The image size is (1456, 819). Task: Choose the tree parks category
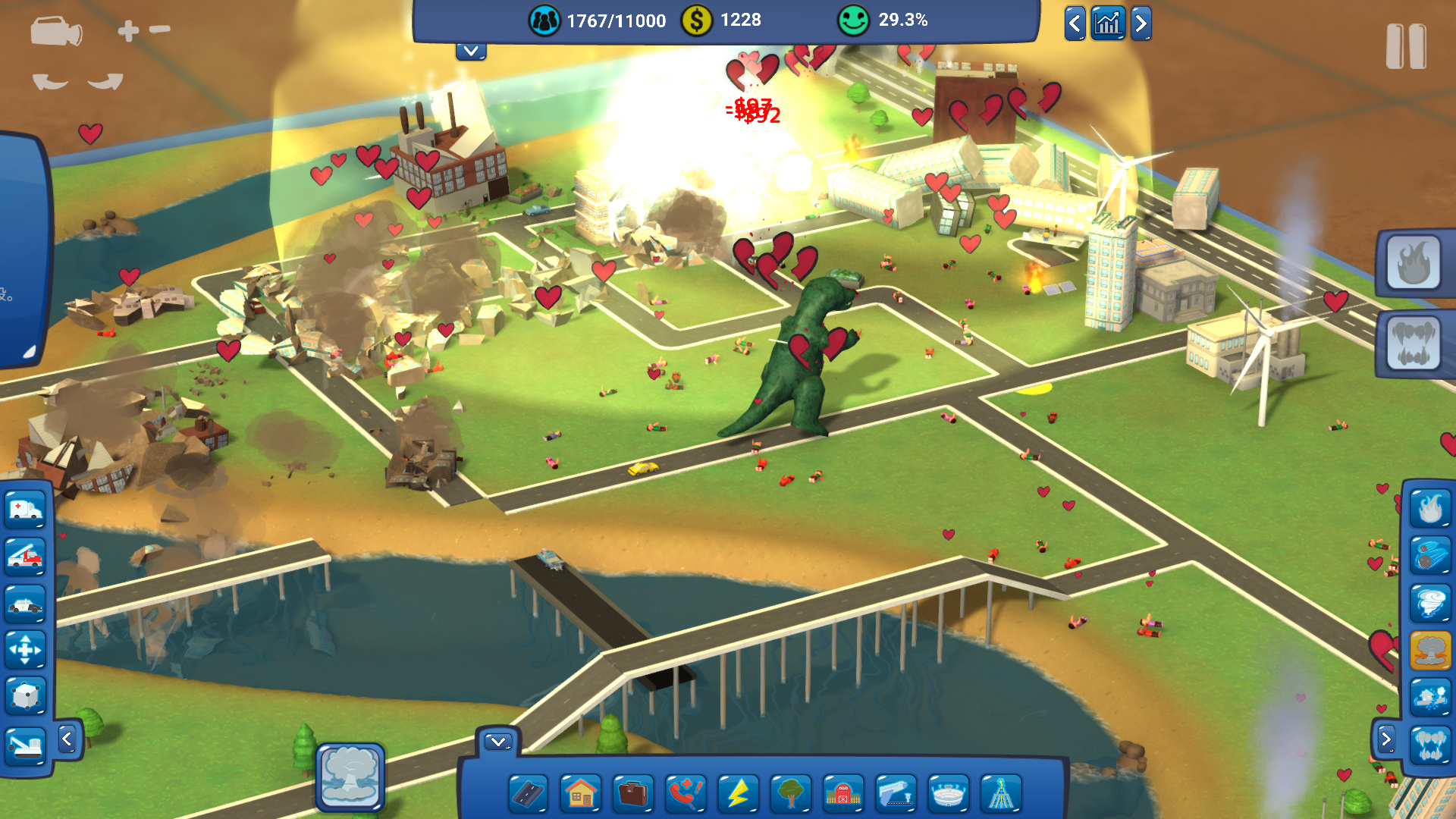(790, 794)
